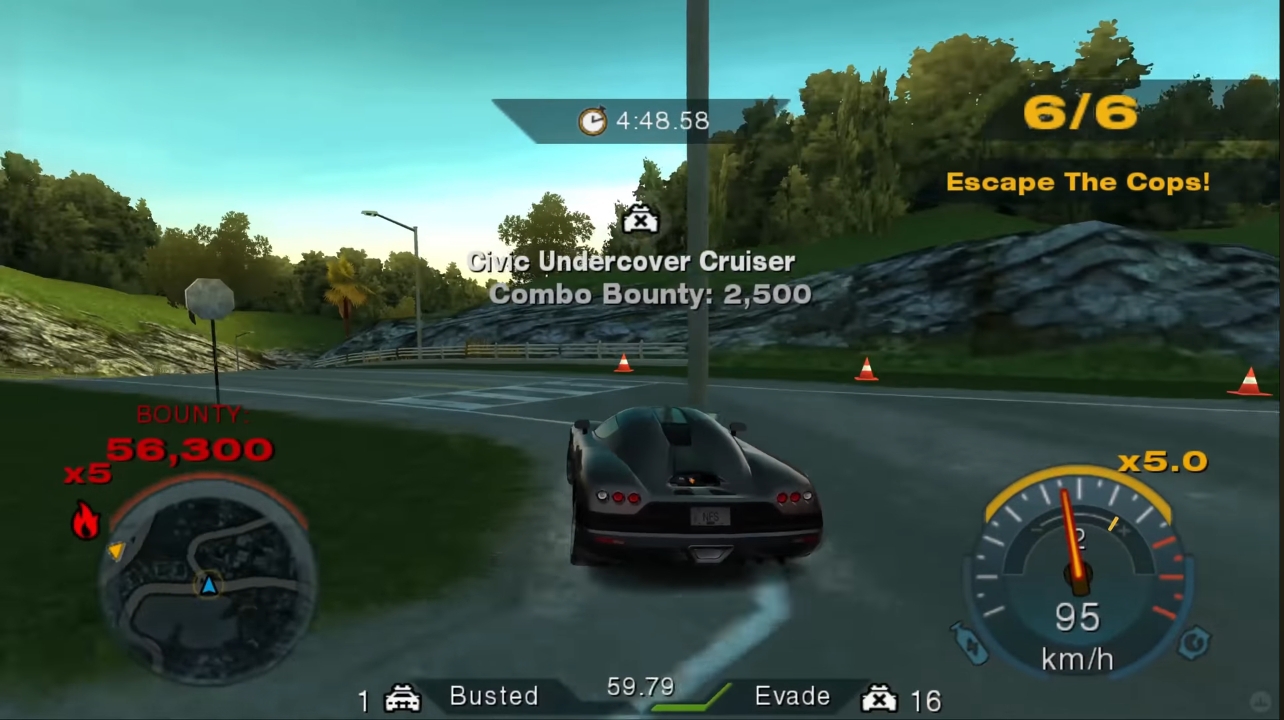Expand the 6/6 pursuit counter panel
Viewport: 1284px width, 720px height.
click(x=1078, y=112)
